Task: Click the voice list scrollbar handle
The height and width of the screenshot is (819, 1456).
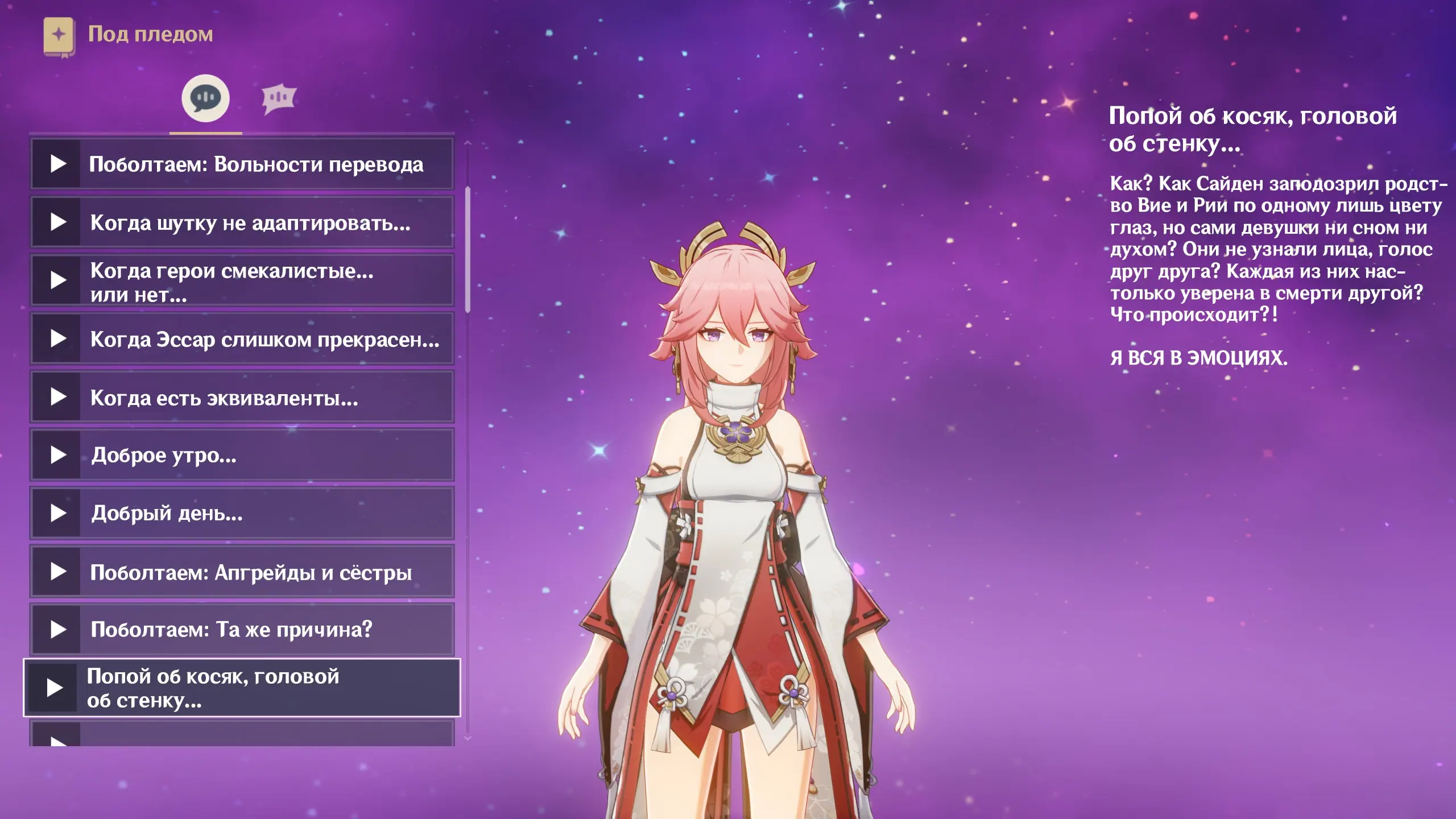Action: point(468,250)
